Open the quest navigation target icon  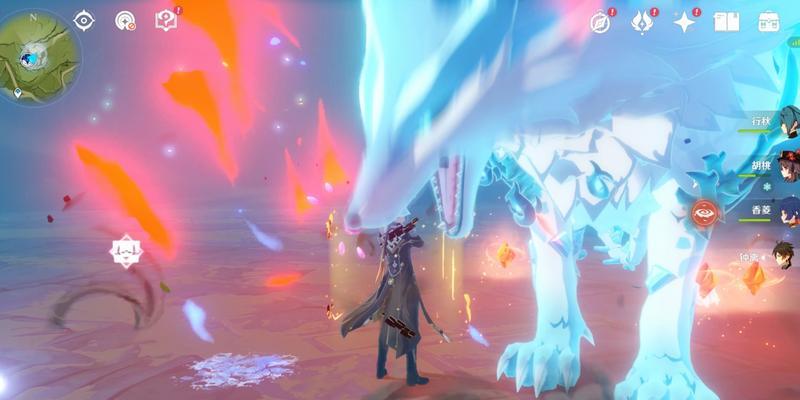(125, 20)
